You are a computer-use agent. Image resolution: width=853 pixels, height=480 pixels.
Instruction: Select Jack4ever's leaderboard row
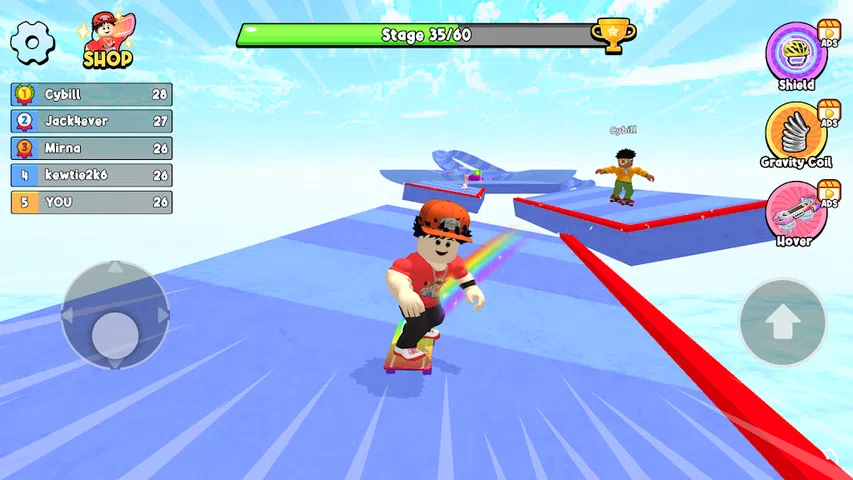click(91, 121)
